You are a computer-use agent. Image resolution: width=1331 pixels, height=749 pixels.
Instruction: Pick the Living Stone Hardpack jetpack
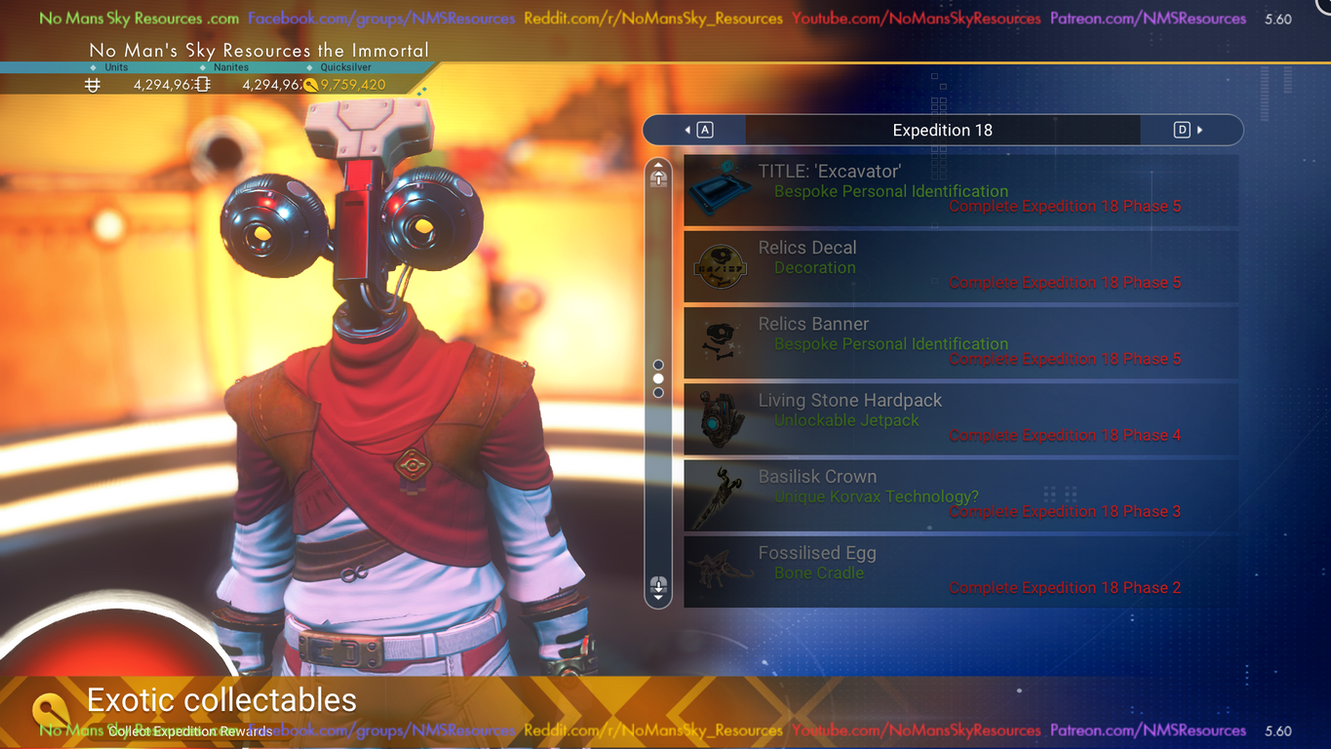click(x=960, y=419)
